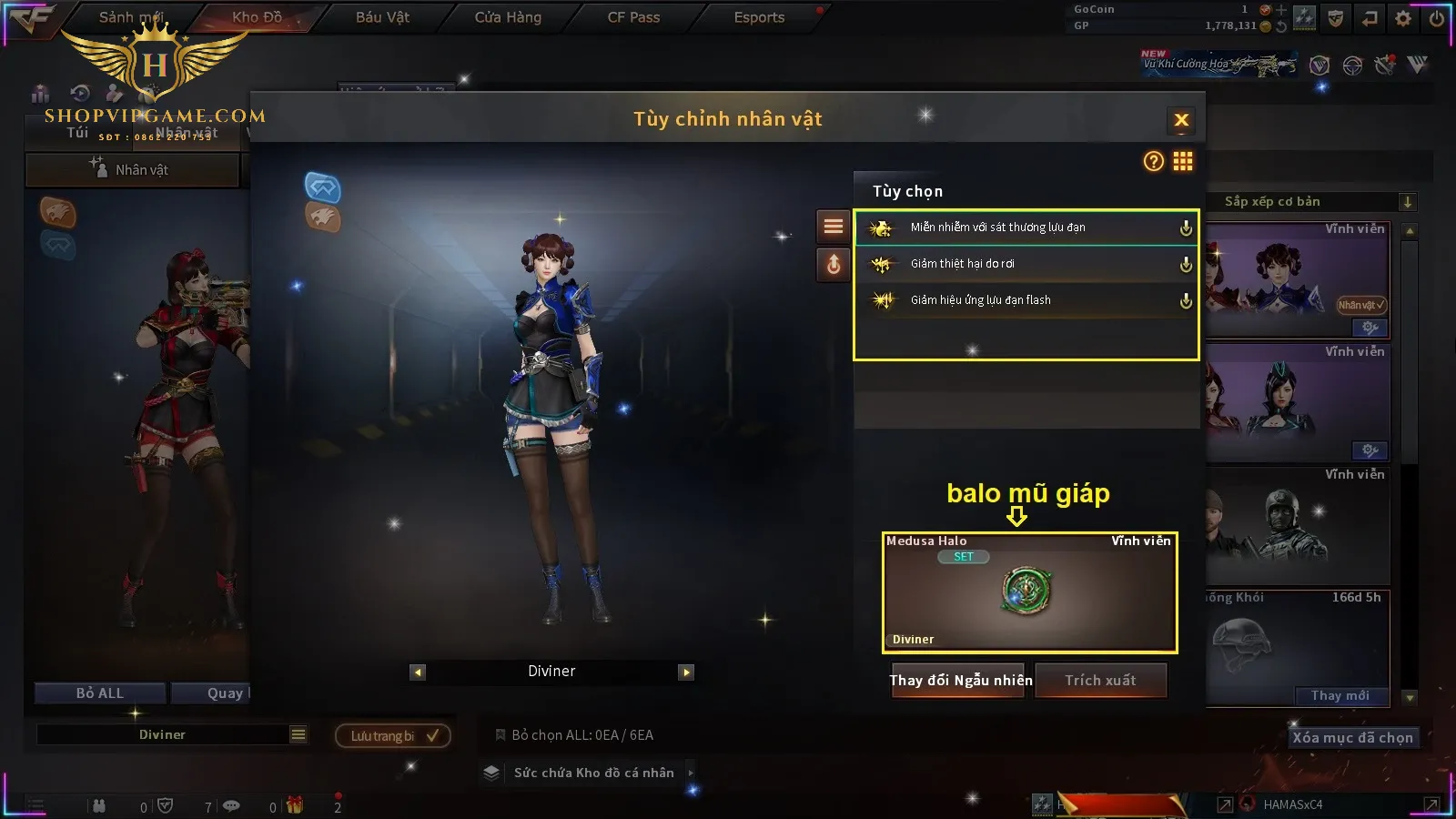The height and width of the screenshot is (819, 1456).
Task: Open the settings gear icon
Action: point(1403,18)
